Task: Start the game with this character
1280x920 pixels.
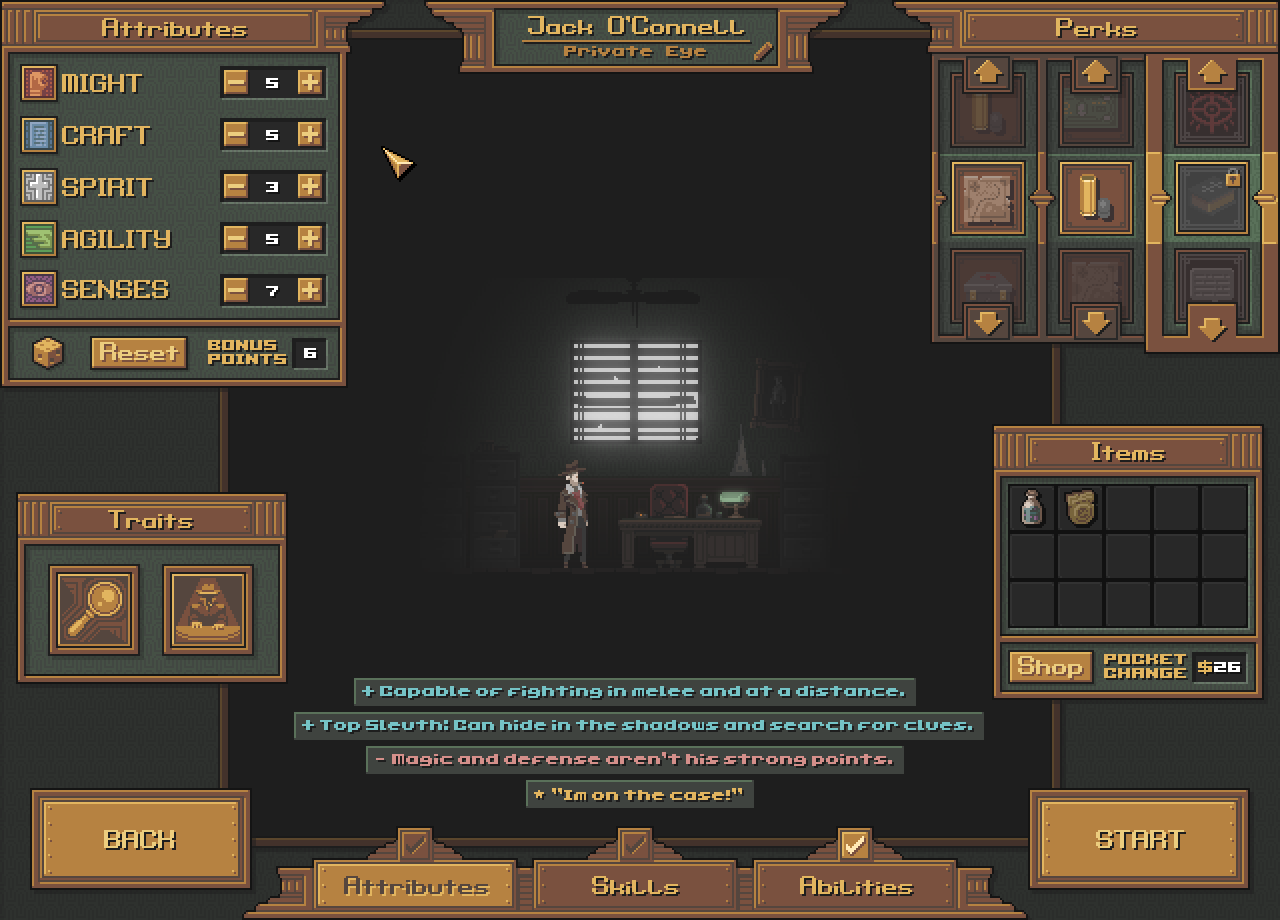Action: coord(1139,839)
